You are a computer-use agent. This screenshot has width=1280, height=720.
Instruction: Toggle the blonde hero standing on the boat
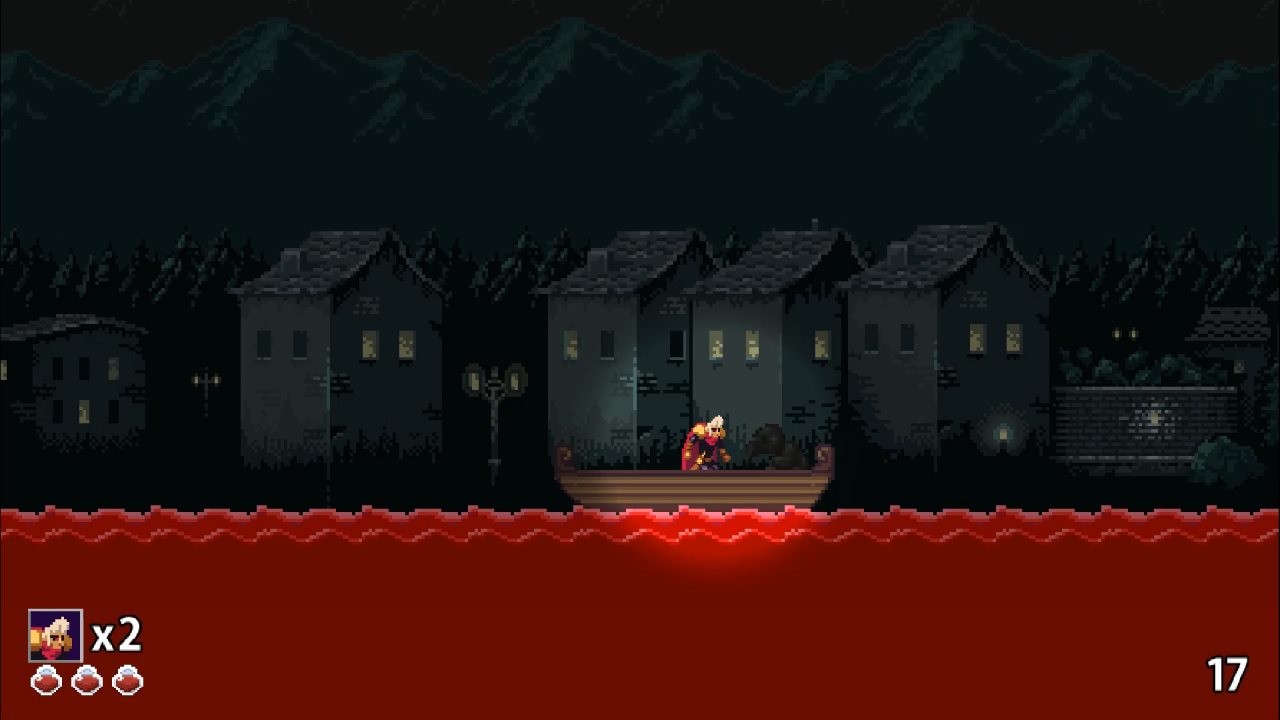[x=707, y=440]
